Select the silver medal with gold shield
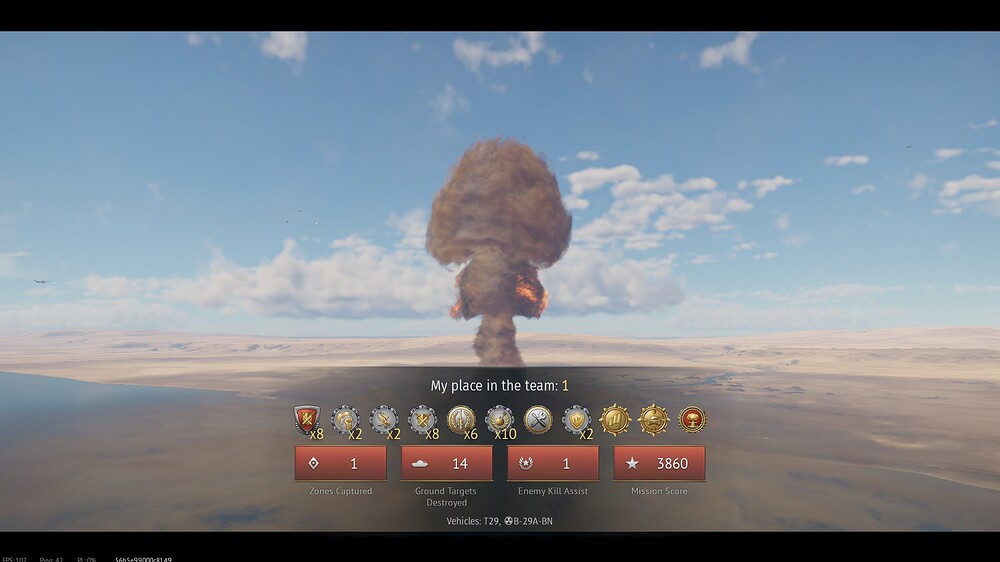1000x562 pixels. [576, 419]
